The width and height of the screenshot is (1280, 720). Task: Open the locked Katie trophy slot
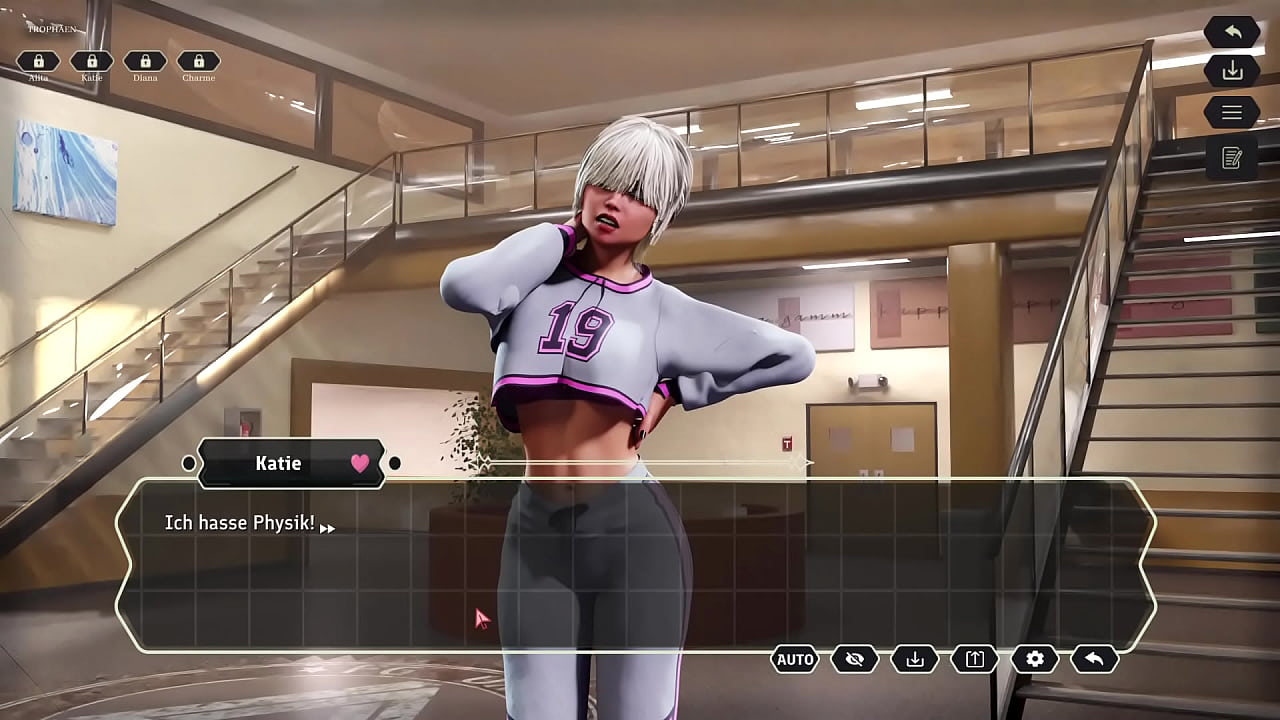(x=91, y=62)
